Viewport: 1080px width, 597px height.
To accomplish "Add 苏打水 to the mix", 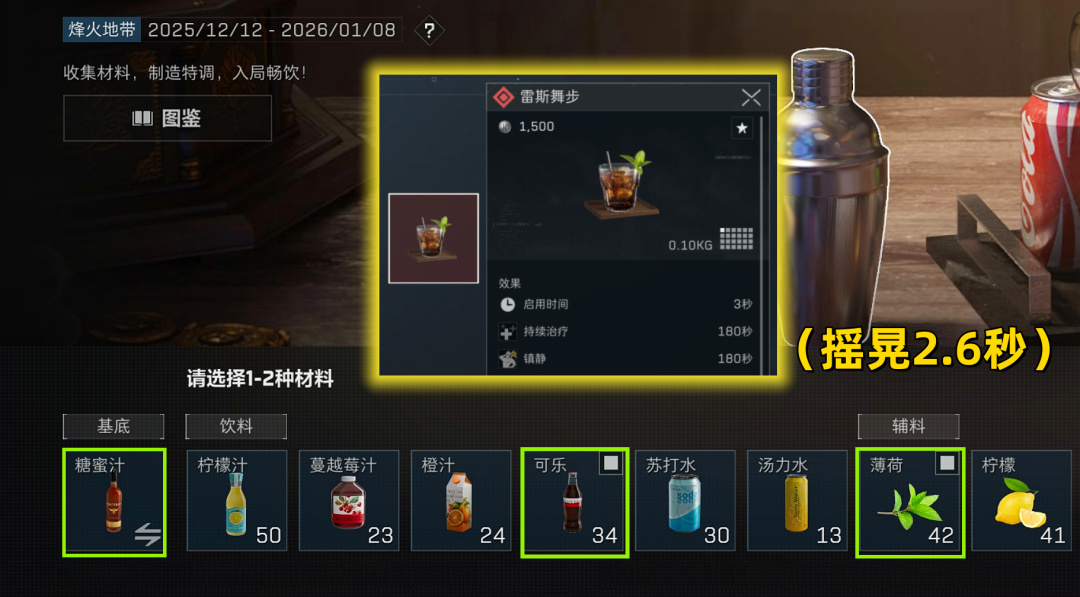I will (685, 501).
